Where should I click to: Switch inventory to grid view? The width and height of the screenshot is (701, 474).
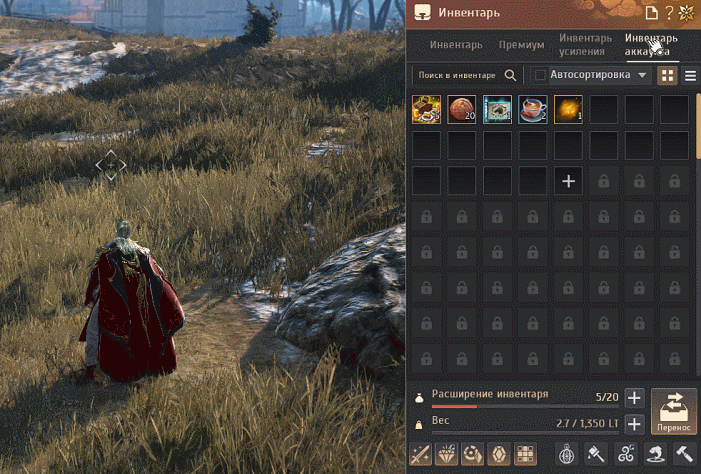(667, 75)
